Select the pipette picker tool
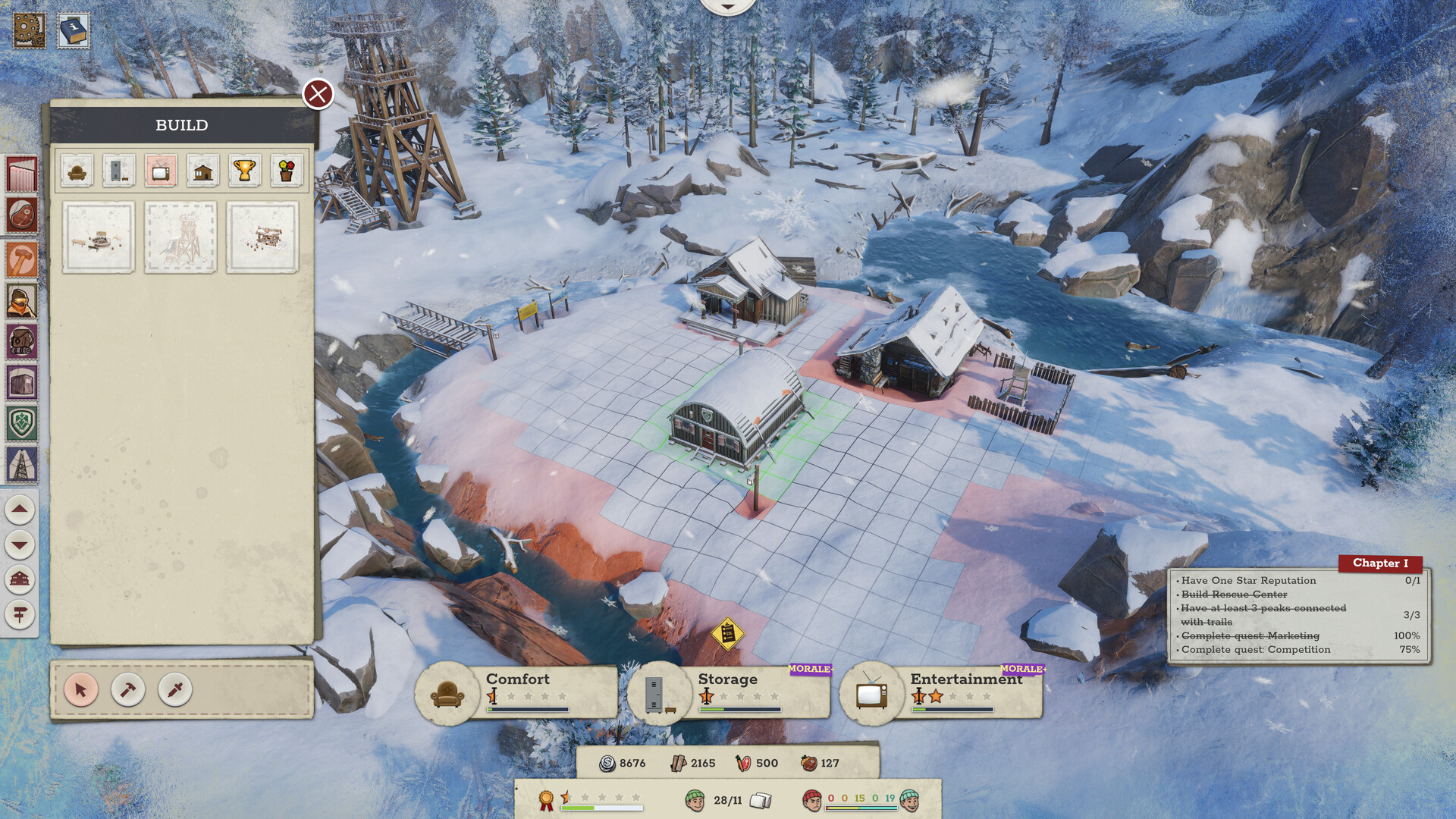The image size is (1456, 819). click(x=174, y=691)
